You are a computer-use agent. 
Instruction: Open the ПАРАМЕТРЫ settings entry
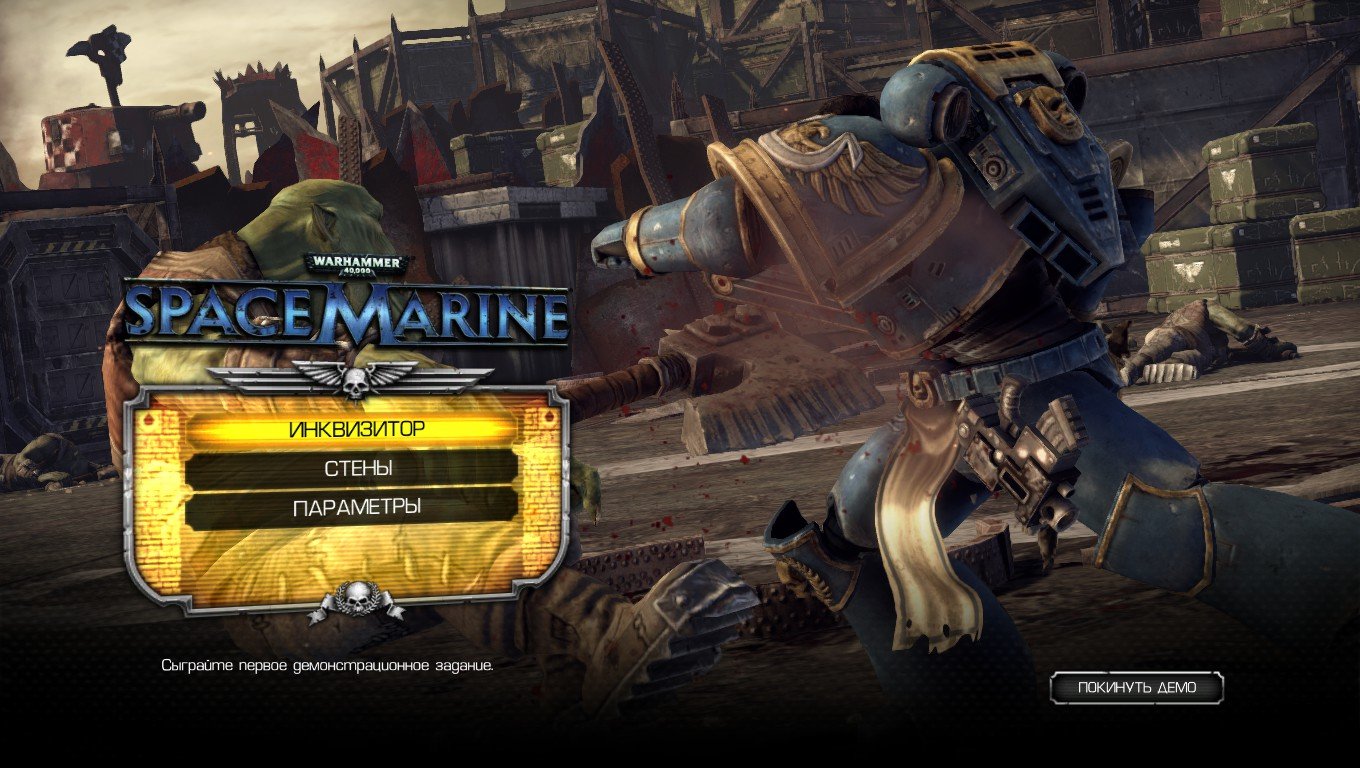(x=355, y=505)
